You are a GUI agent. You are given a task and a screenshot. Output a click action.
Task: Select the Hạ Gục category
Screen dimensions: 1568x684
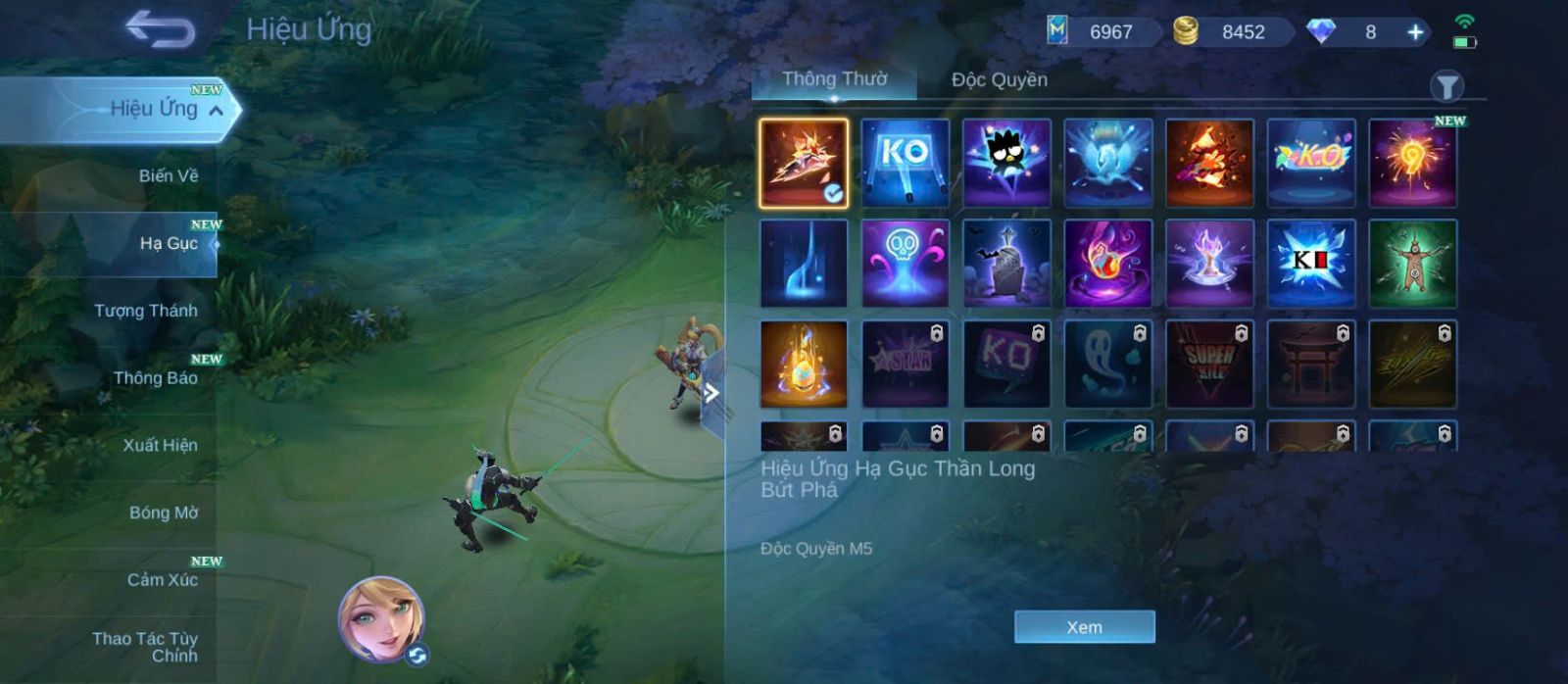(x=168, y=243)
